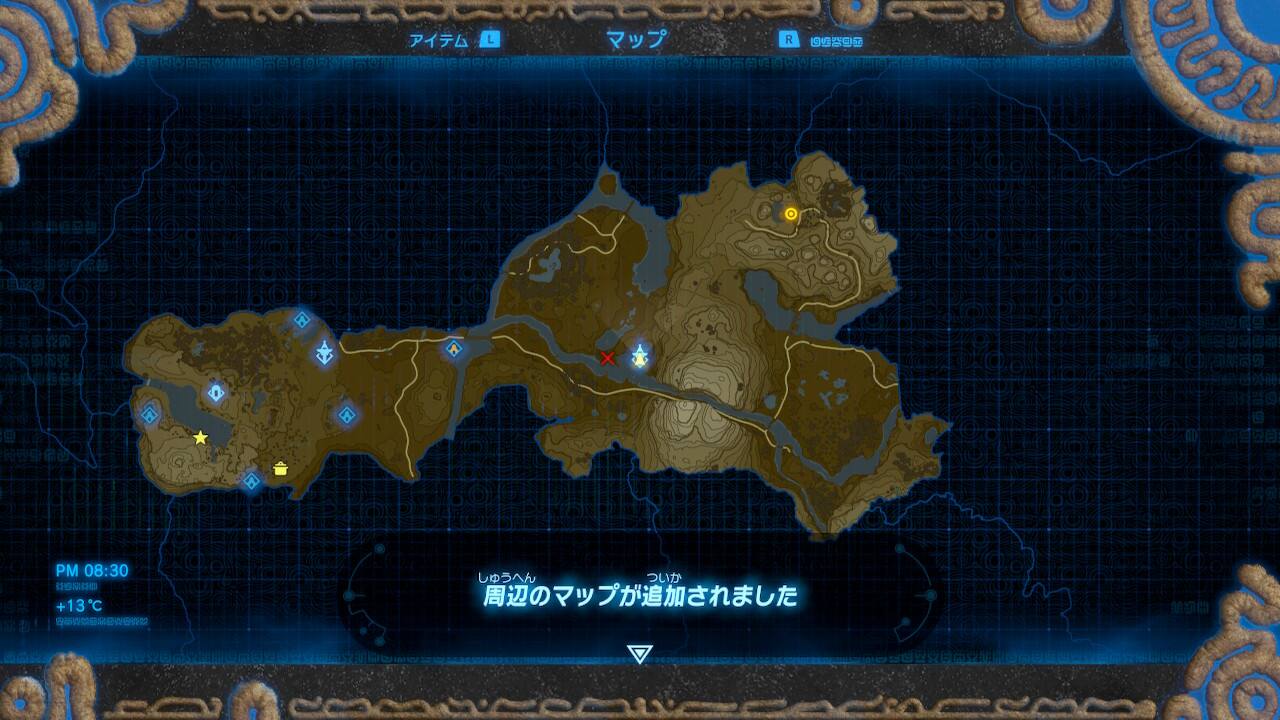Select the yellow star stamp

coord(201,437)
